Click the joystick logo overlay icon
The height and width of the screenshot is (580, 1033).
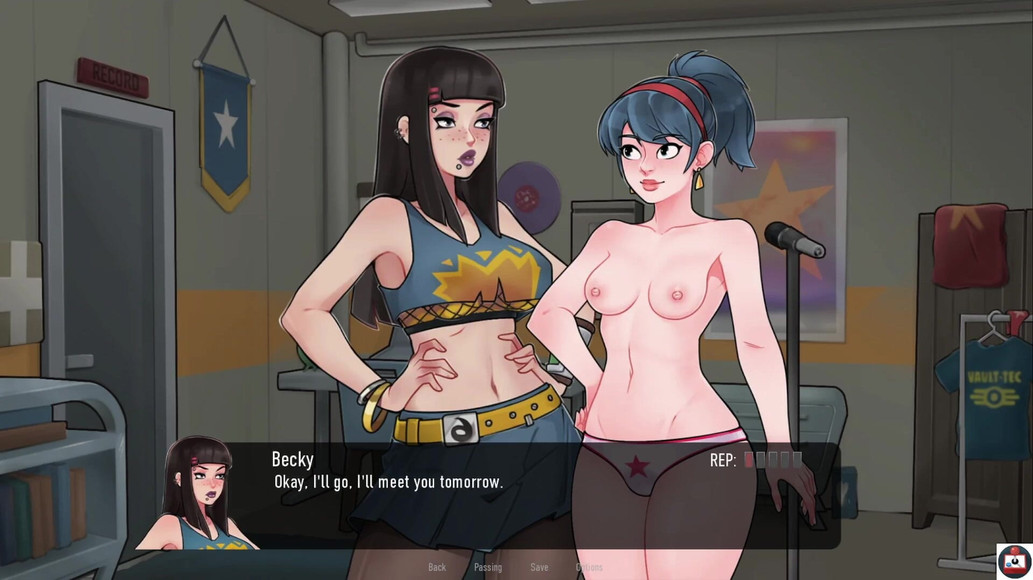(x=1014, y=561)
